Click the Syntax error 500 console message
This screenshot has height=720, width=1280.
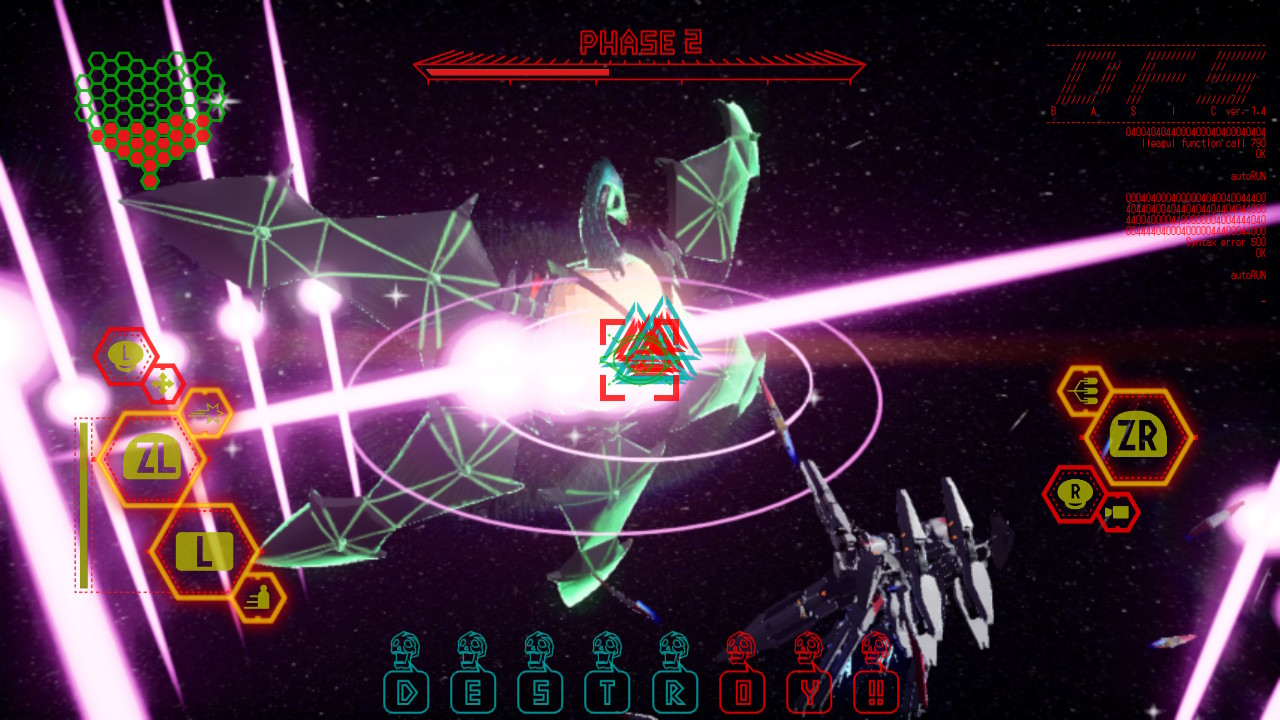pyautogui.click(x=1227, y=242)
